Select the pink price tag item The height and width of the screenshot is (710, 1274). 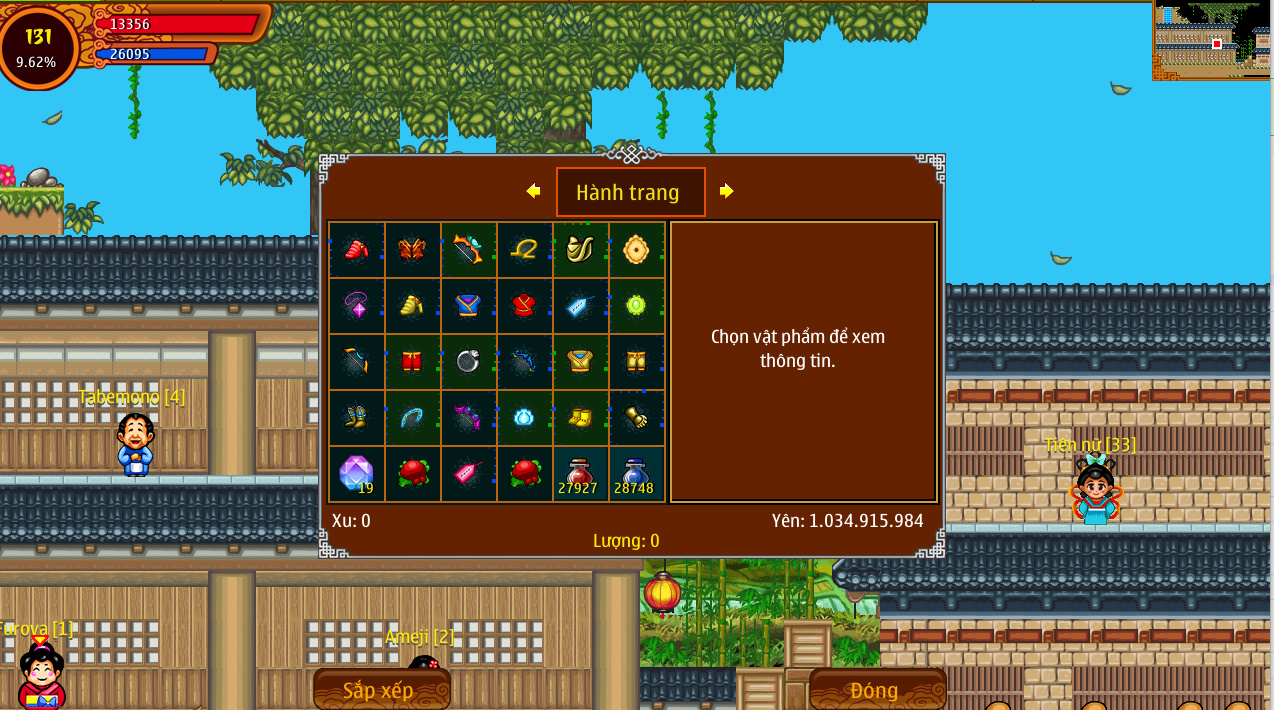(468, 474)
